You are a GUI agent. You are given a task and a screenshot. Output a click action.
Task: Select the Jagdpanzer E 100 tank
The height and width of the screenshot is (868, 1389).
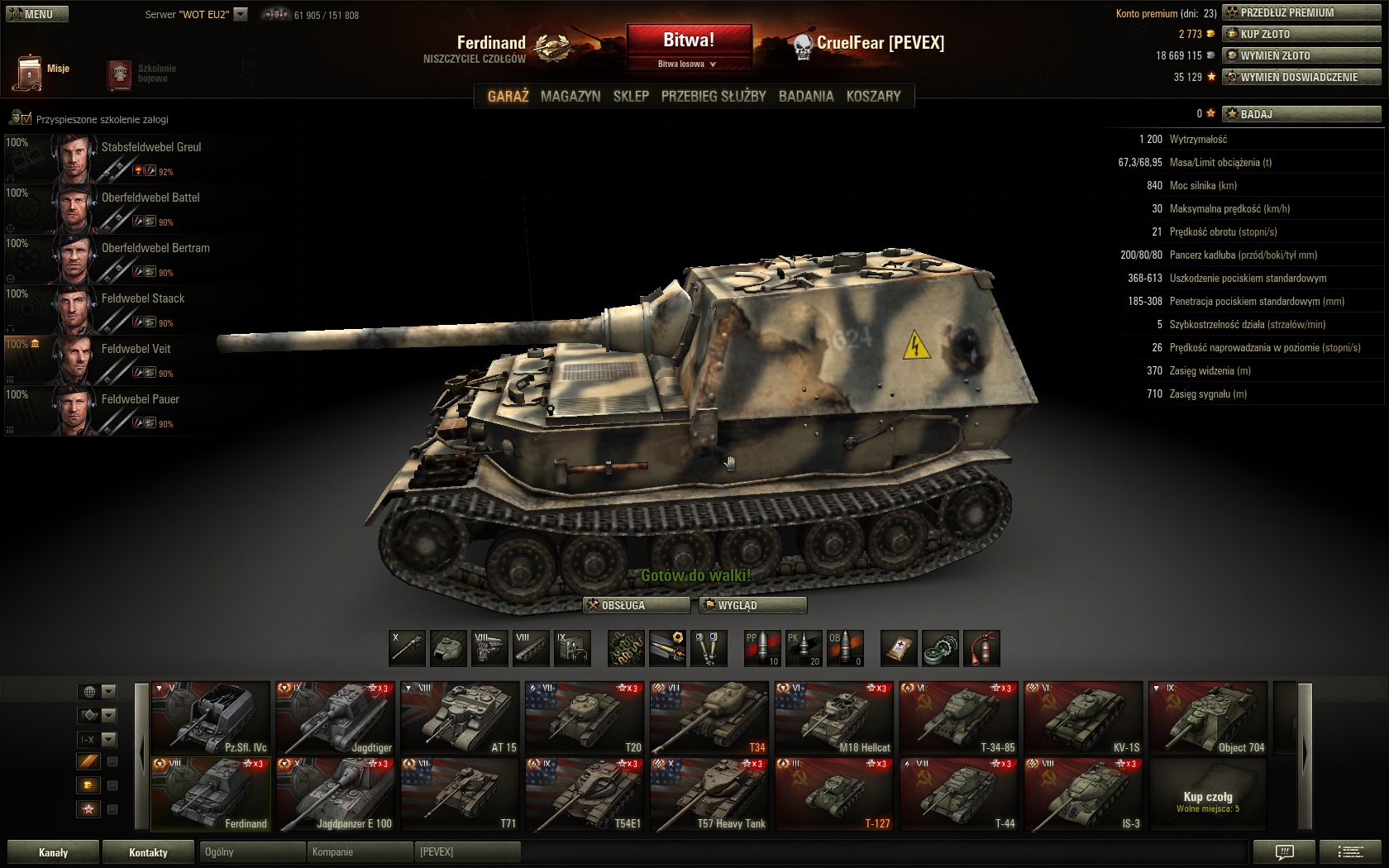(x=335, y=794)
